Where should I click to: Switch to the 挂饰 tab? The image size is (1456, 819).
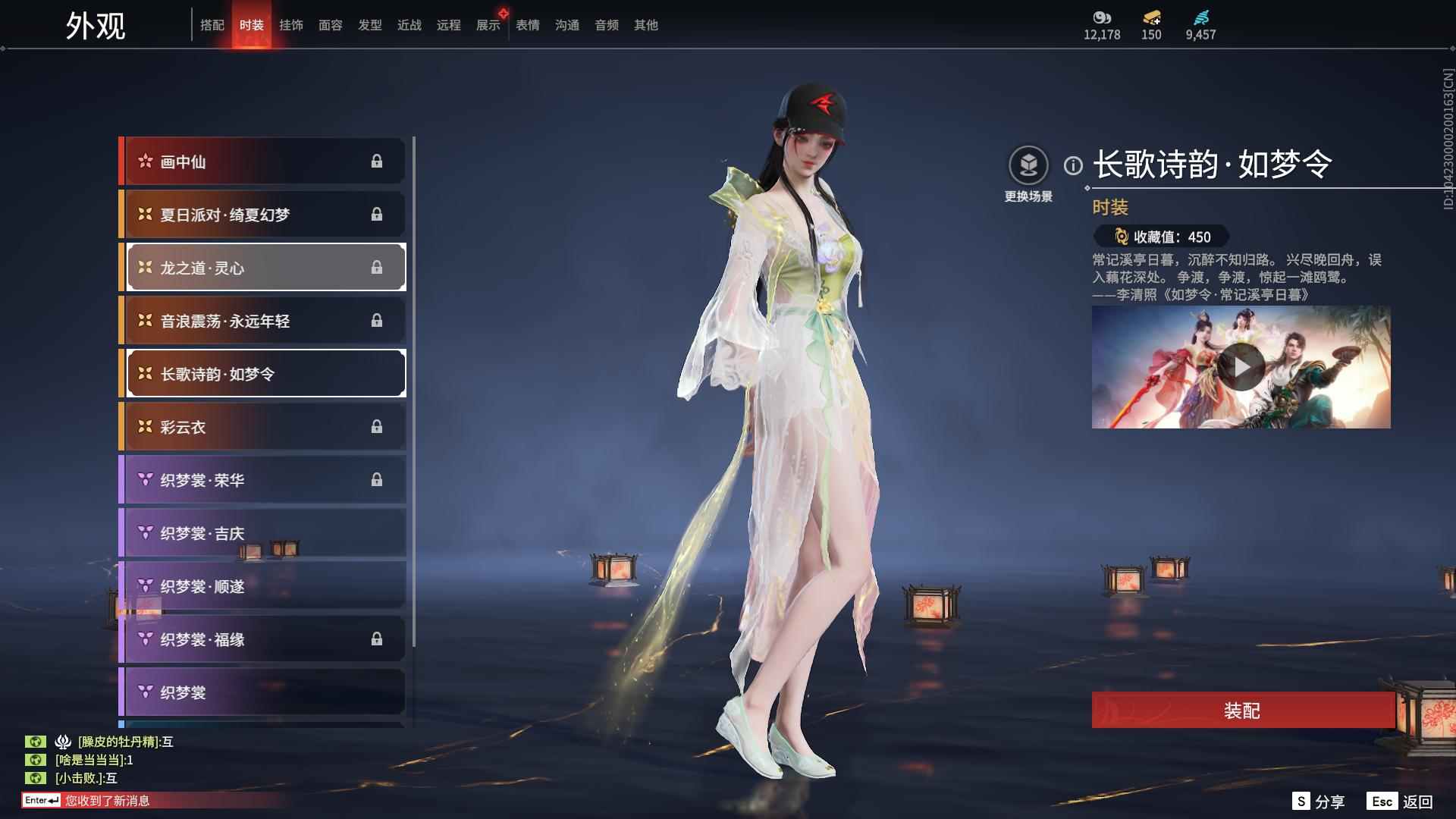point(291,24)
